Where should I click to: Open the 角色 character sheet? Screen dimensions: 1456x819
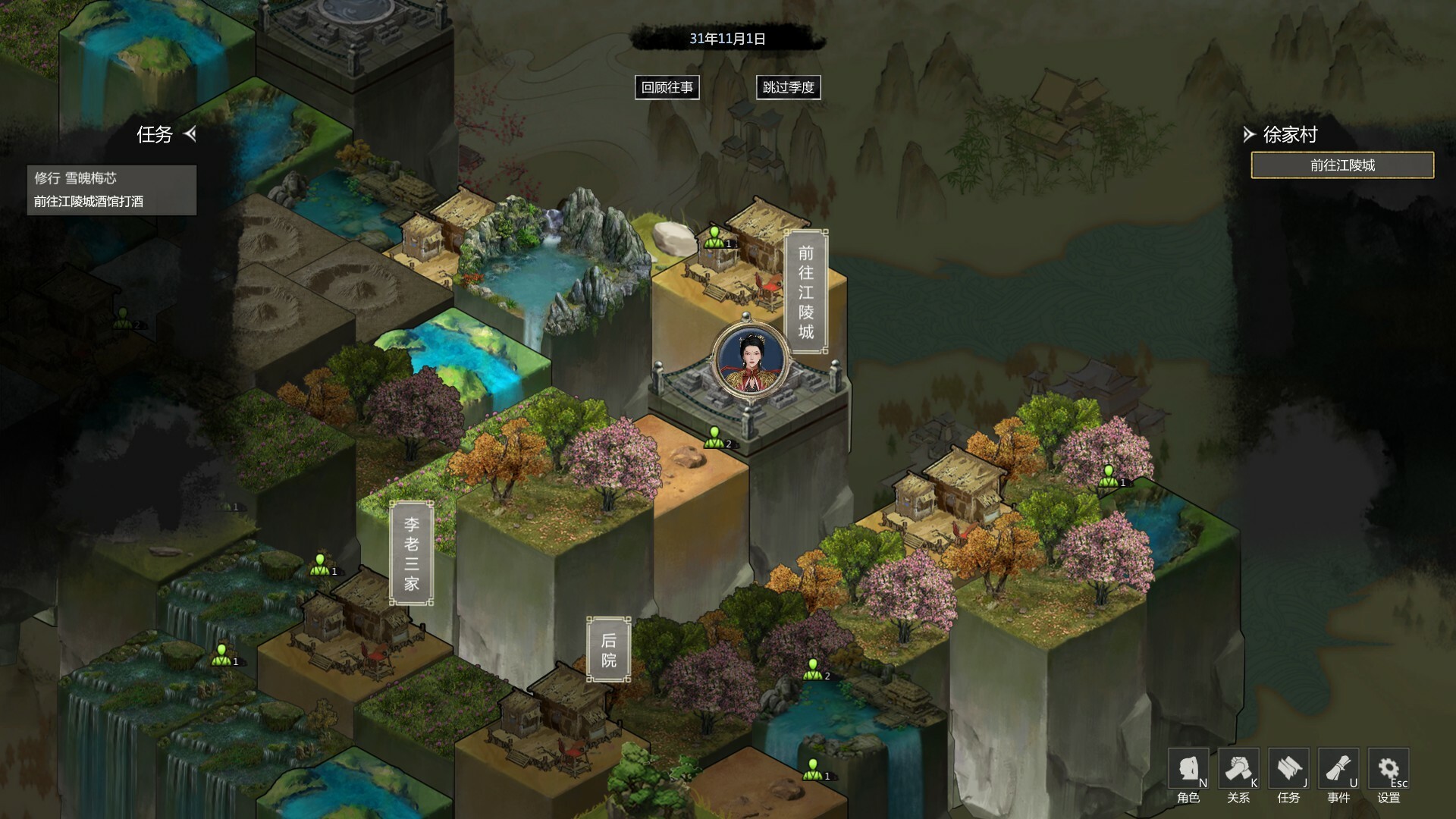(1188, 770)
